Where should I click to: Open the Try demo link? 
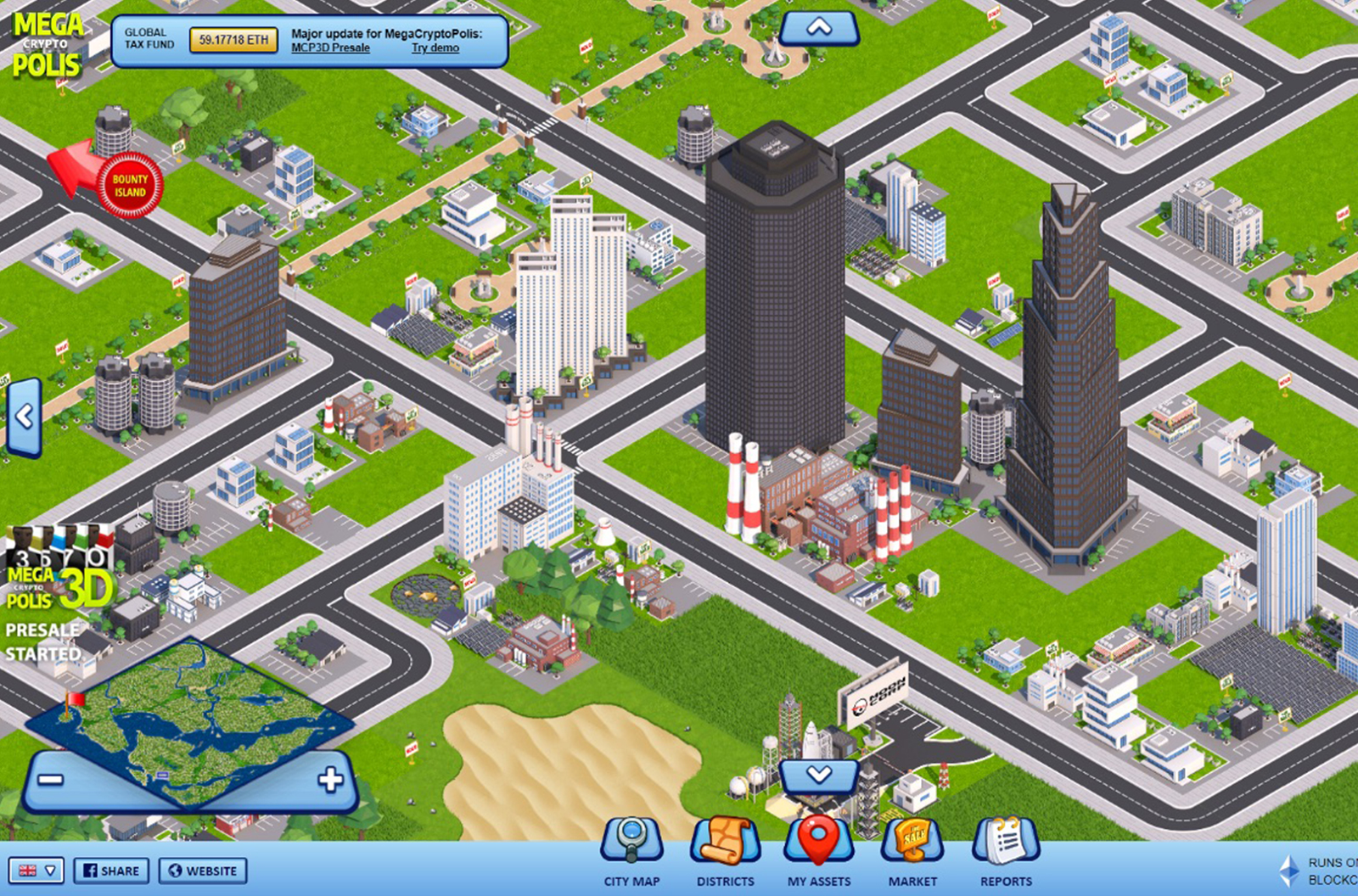coord(435,48)
